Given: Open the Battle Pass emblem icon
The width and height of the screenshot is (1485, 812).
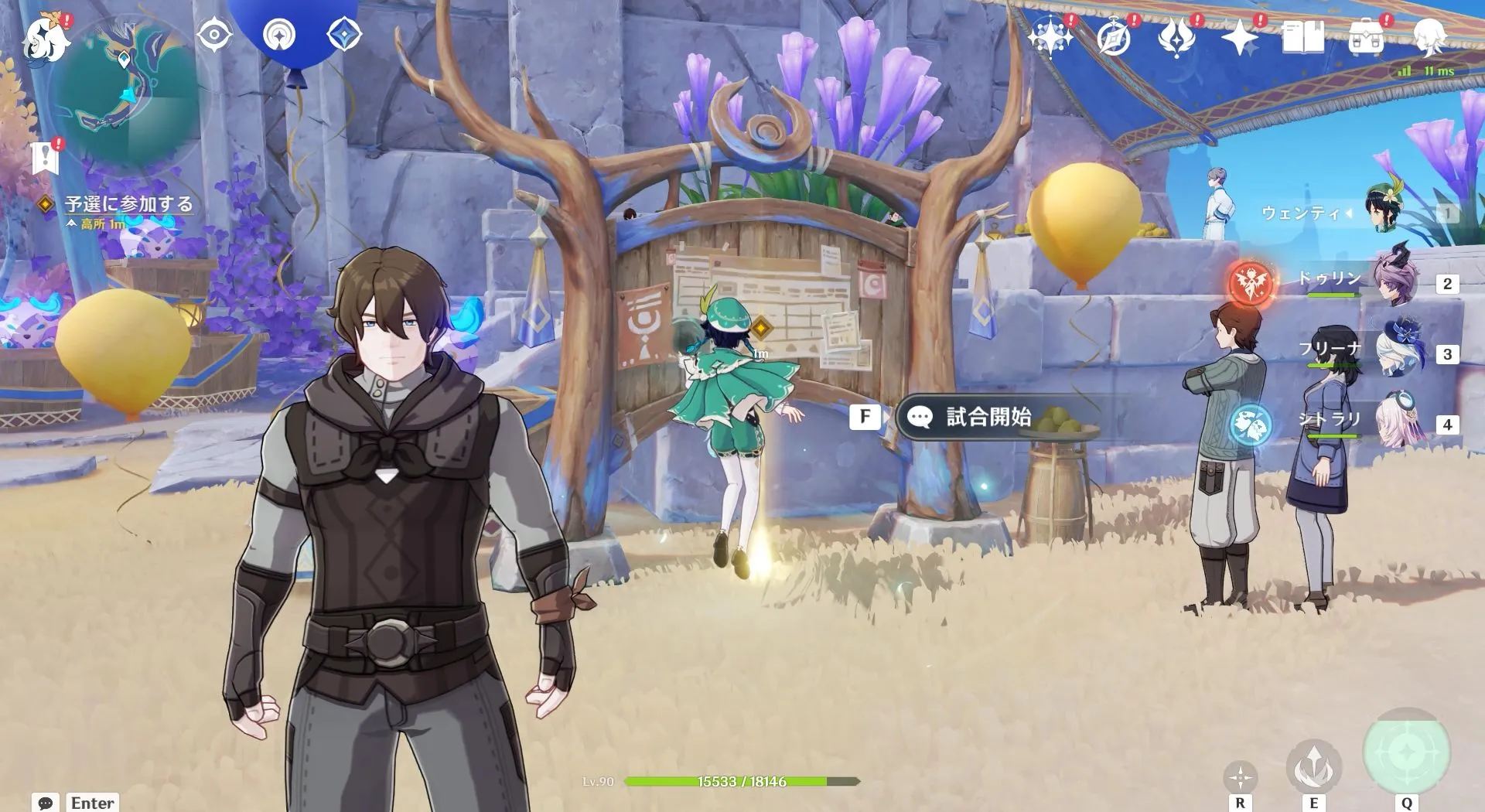Looking at the screenshot, I should (1114, 37).
